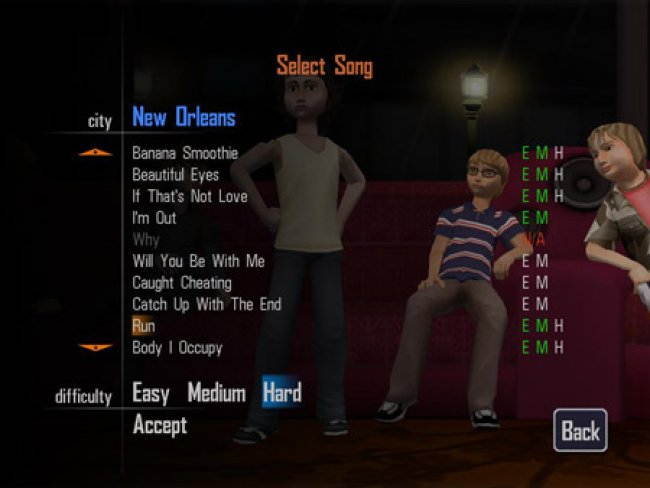Choose the song Beautiful Eyes
Viewport: 650px width, 488px height.
pos(175,175)
